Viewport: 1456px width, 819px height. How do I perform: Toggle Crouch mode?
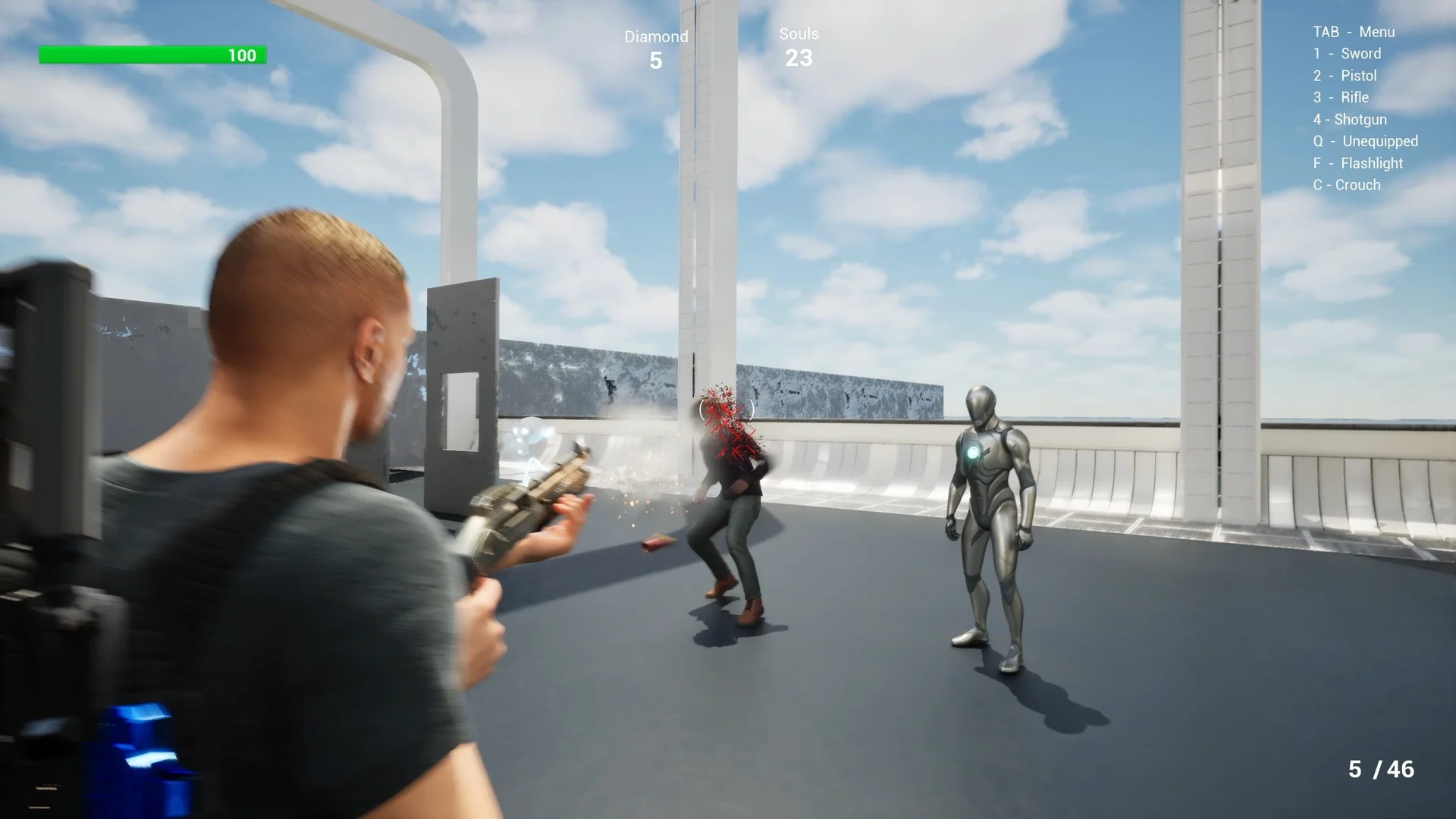point(1348,184)
